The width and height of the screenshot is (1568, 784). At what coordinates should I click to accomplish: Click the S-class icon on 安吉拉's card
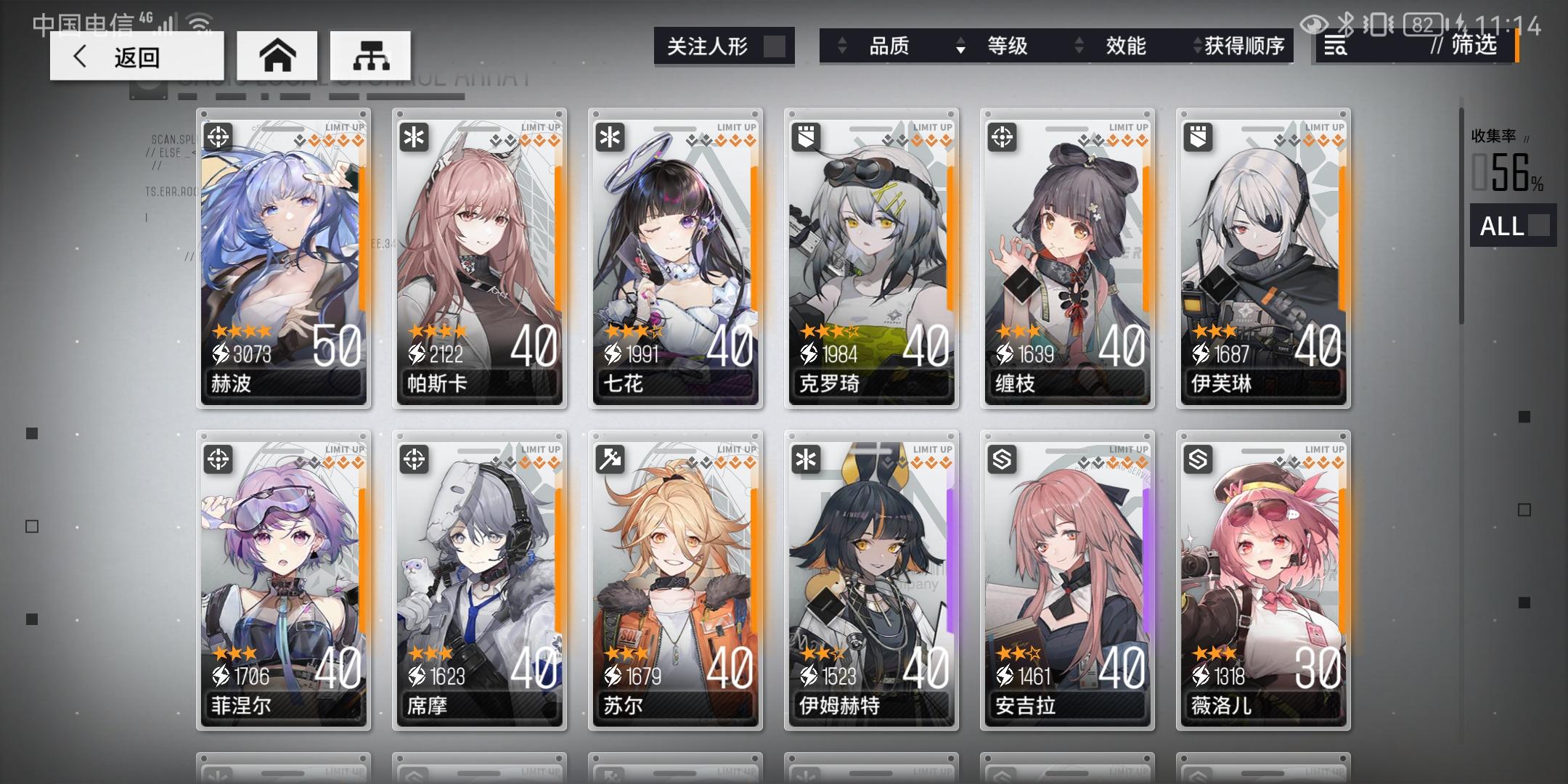coord(1001,457)
